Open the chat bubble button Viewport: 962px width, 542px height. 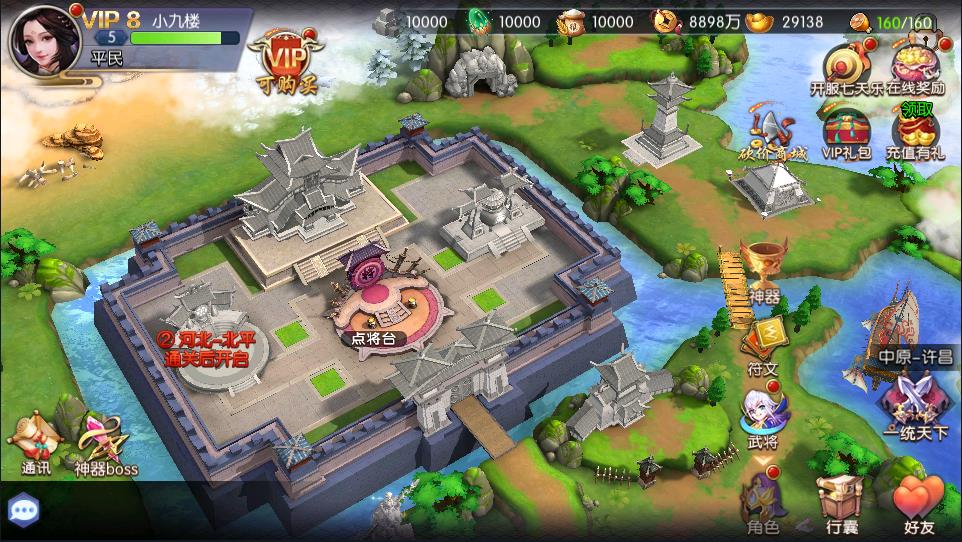coord(22,508)
